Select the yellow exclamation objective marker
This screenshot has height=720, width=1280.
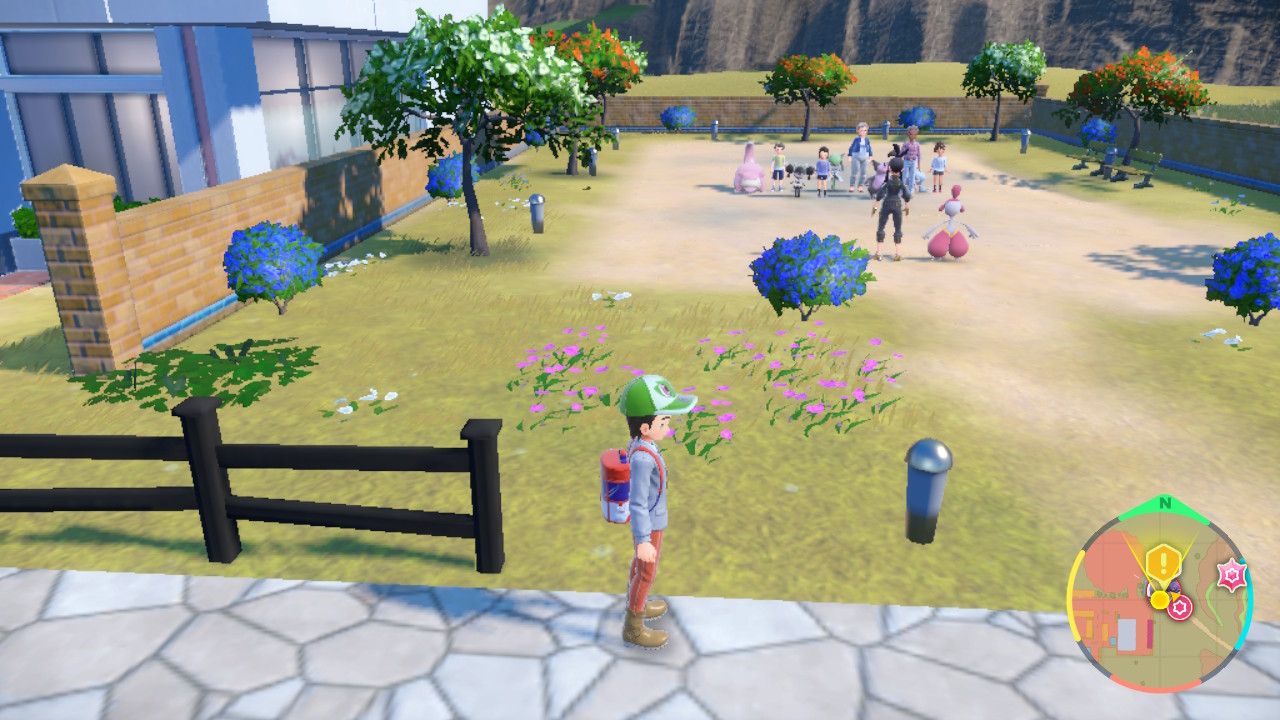click(x=1162, y=562)
